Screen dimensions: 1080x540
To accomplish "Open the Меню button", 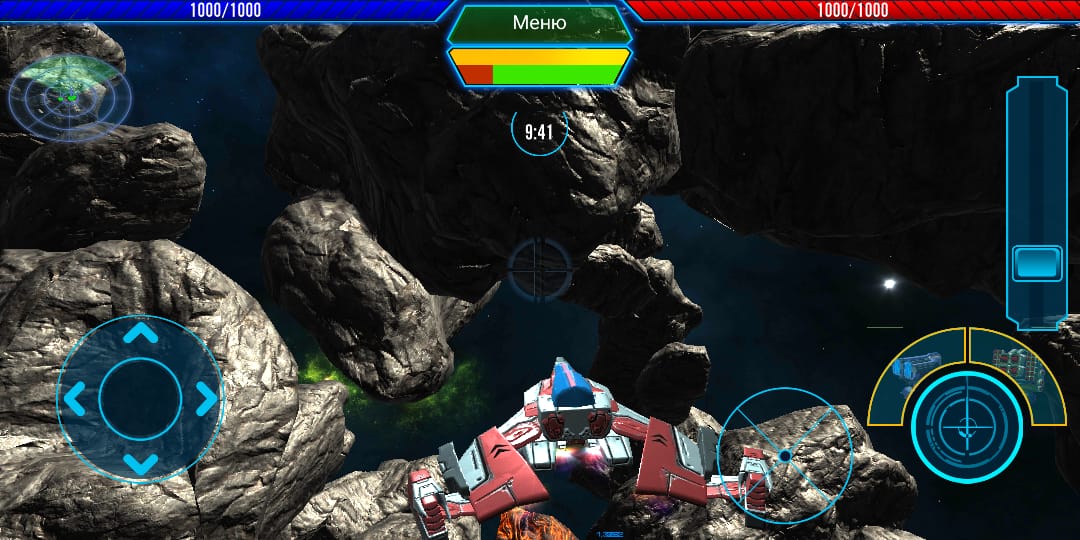I will point(539,23).
